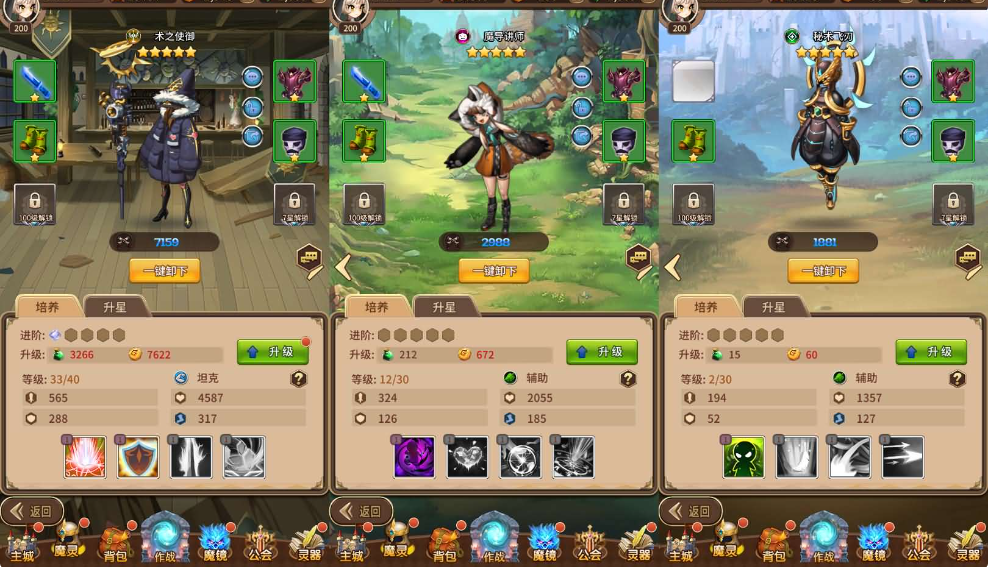Image resolution: width=988 pixels, height=567 pixels.
Task: Open the purple dark-face skill
Action: pos(415,457)
